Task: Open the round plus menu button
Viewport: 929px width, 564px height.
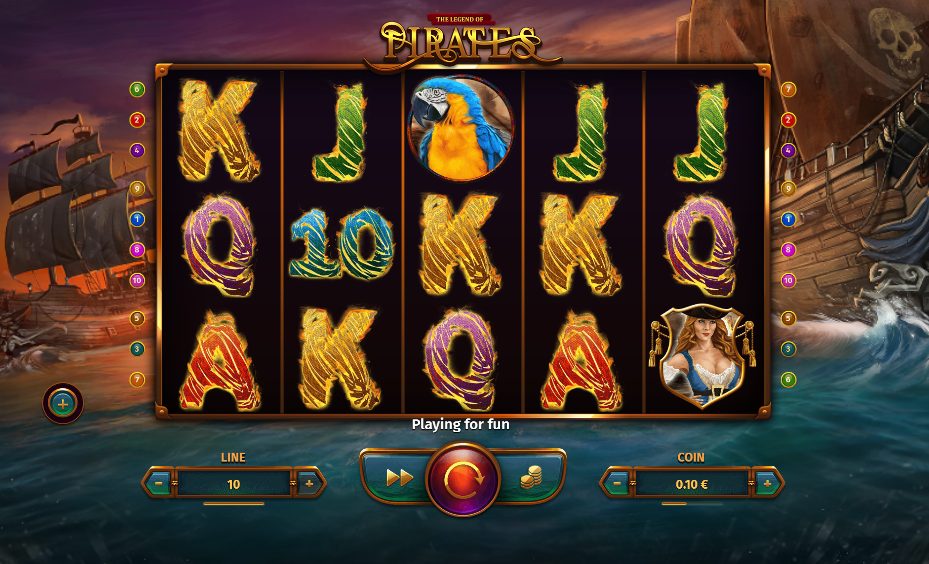Action: pos(63,404)
